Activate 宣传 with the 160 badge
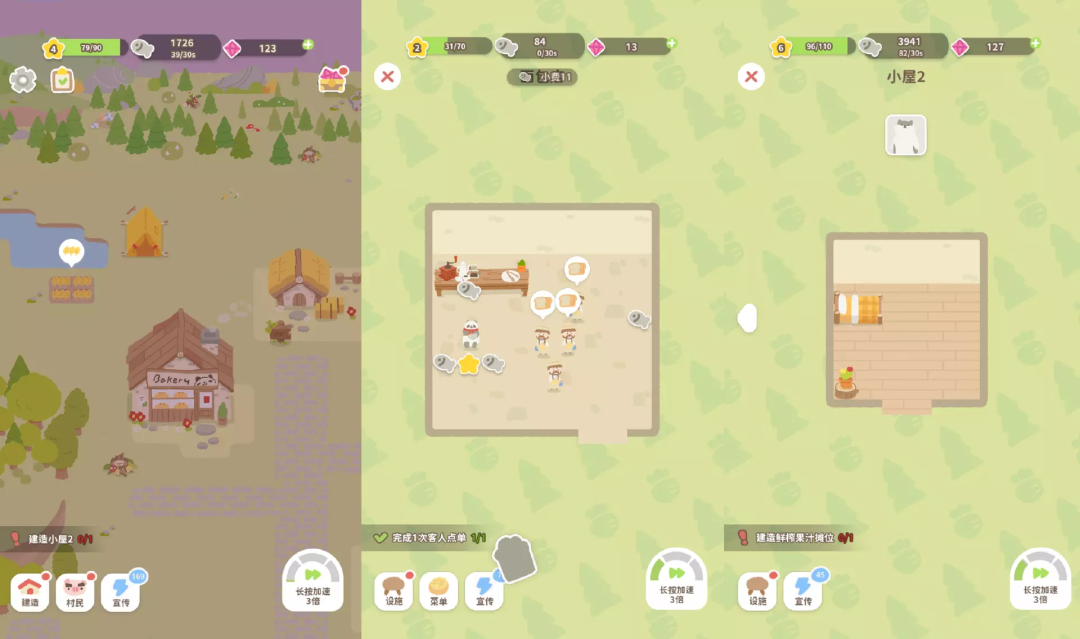The width and height of the screenshot is (1080, 639). coord(120,590)
